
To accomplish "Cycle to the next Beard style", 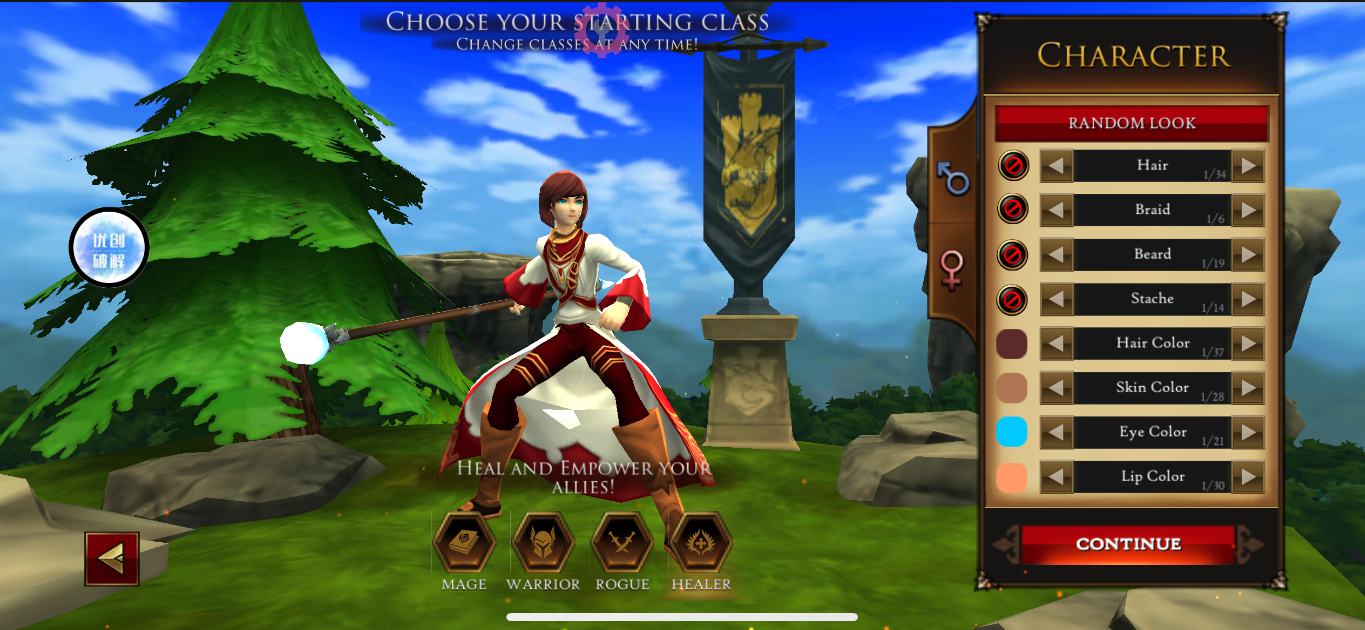I will pyautogui.click(x=1248, y=255).
